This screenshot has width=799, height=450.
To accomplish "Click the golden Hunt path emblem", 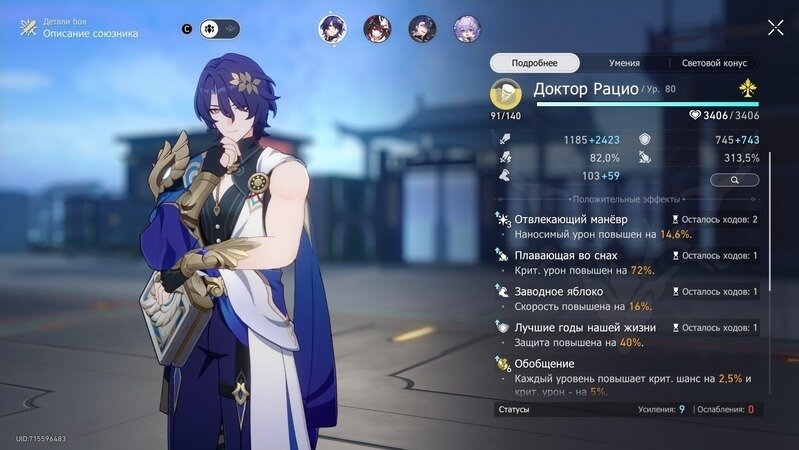I will [745, 90].
